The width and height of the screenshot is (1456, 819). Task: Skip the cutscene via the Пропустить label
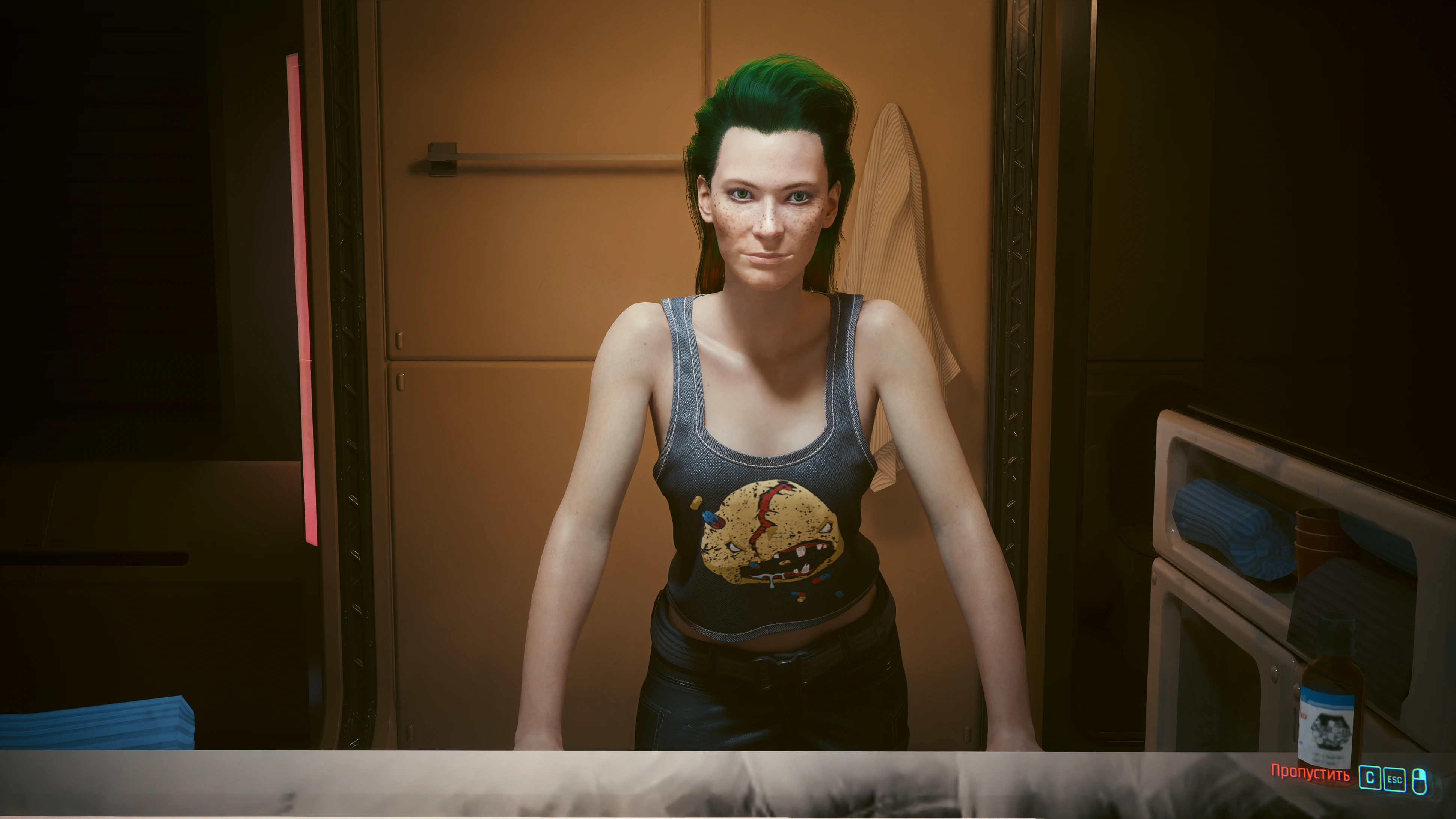[x=1310, y=773]
